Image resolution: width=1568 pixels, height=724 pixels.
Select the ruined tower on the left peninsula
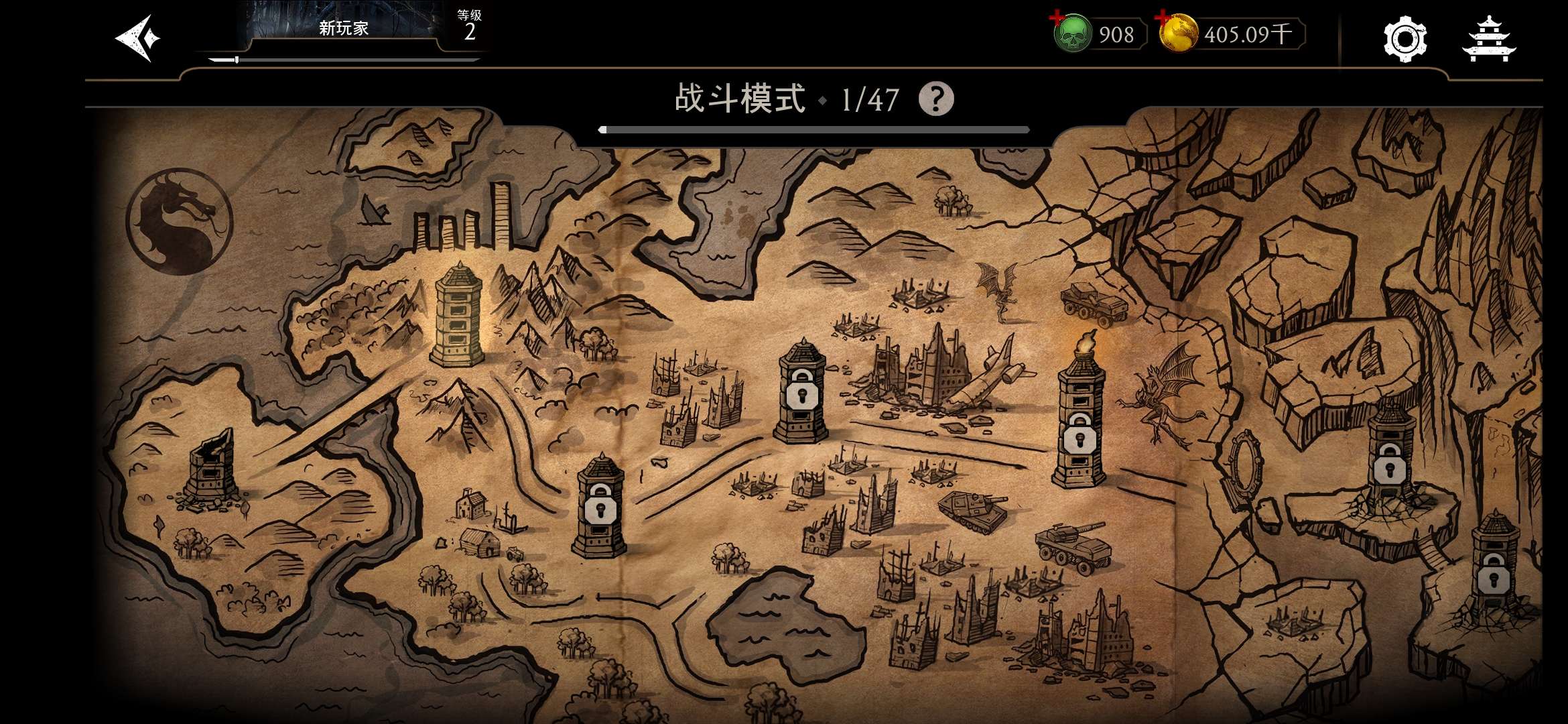coord(211,469)
